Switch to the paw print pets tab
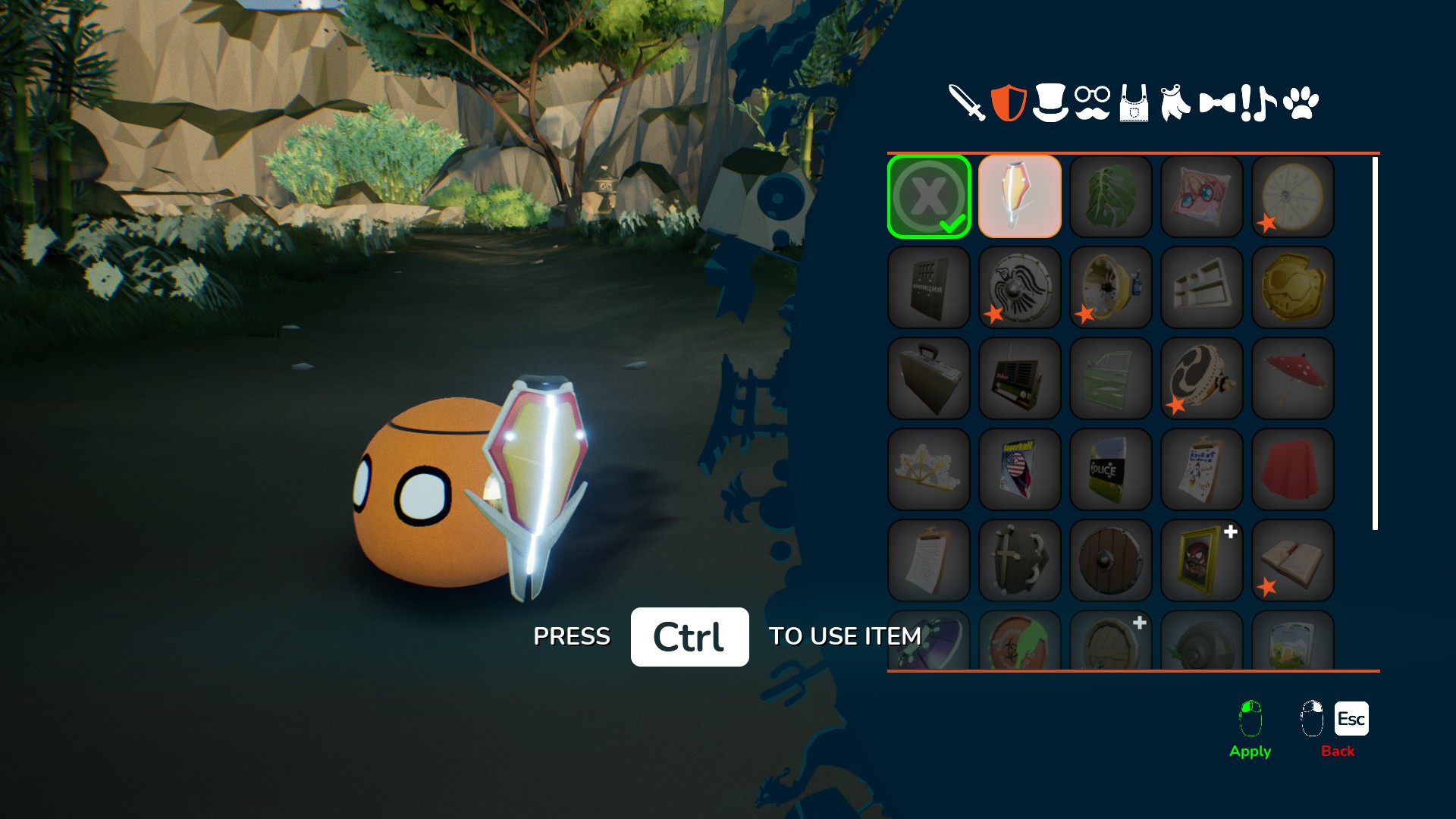The width and height of the screenshot is (1456, 819). pos(1301,102)
